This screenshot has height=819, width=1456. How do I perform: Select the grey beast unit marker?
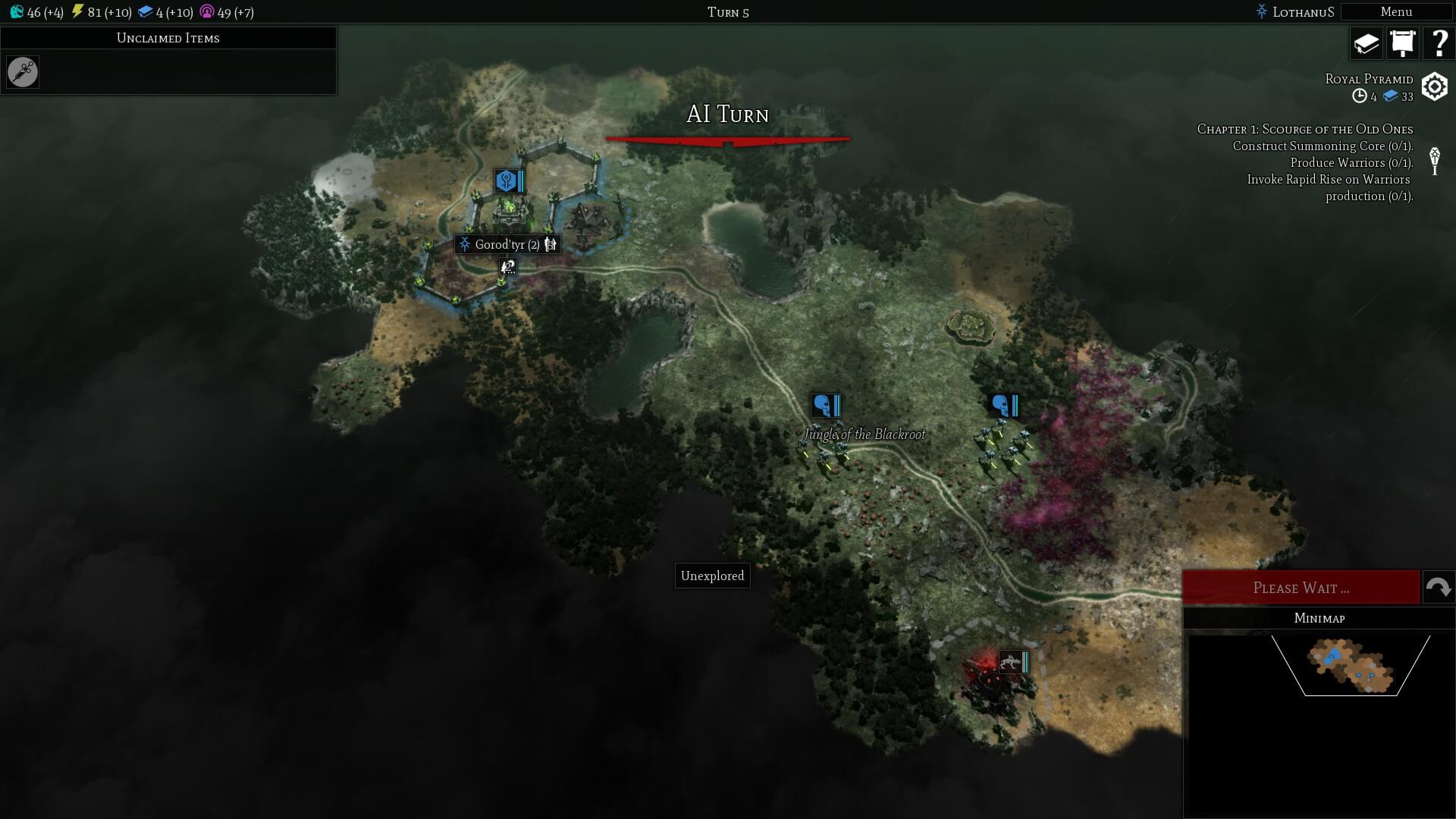point(1010,662)
